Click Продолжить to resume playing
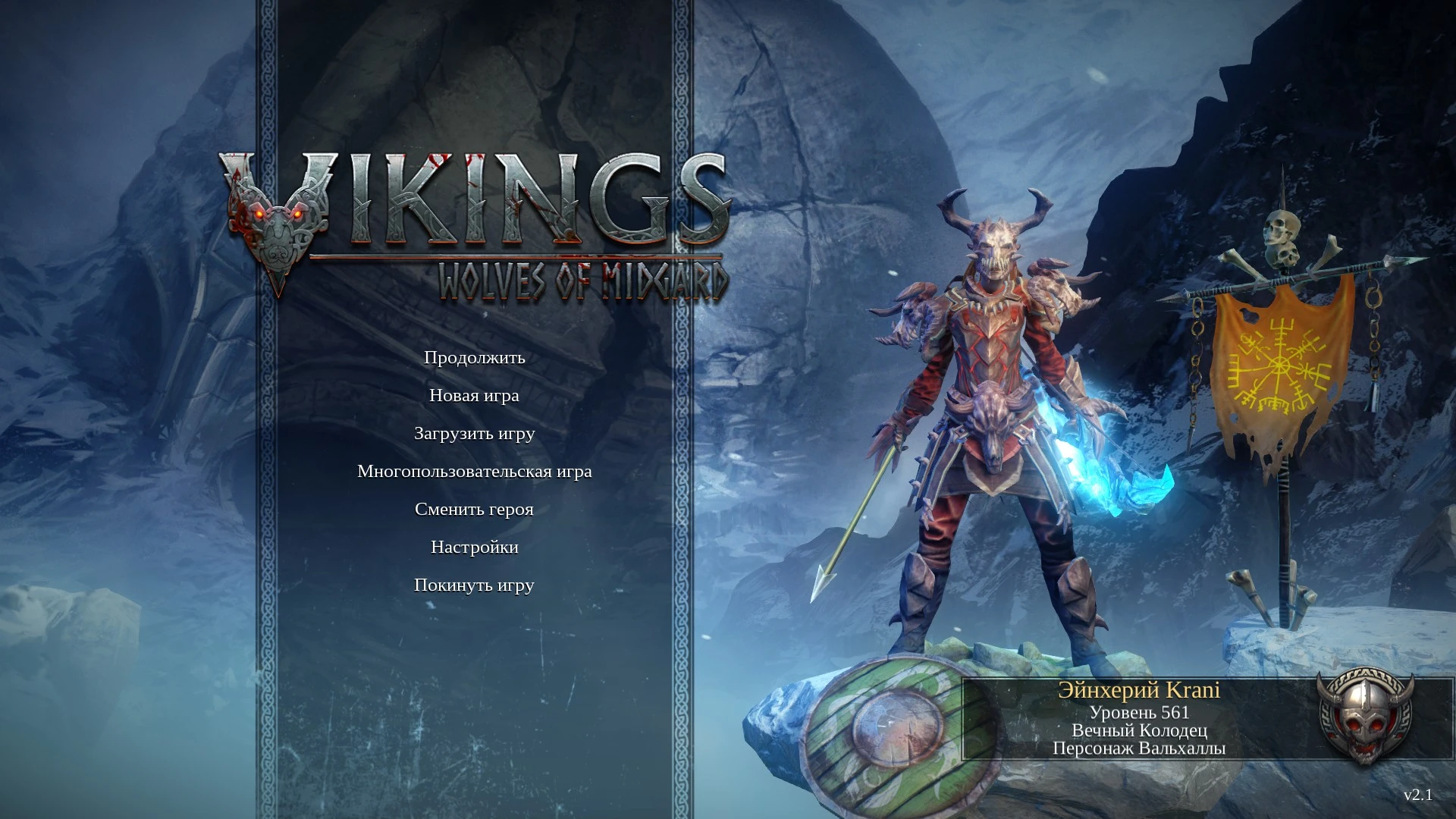The height and width of the screenshot is (819, 1456). (x=475, y=358)
